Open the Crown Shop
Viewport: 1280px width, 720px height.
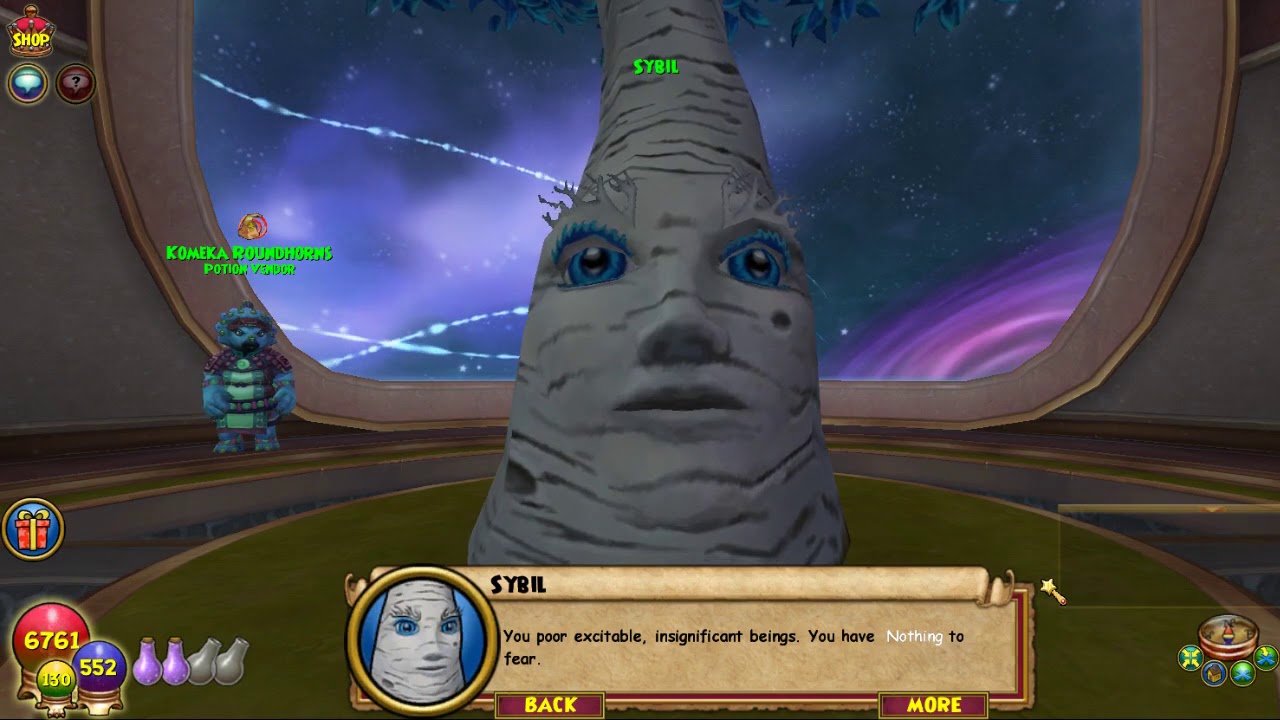31,31
